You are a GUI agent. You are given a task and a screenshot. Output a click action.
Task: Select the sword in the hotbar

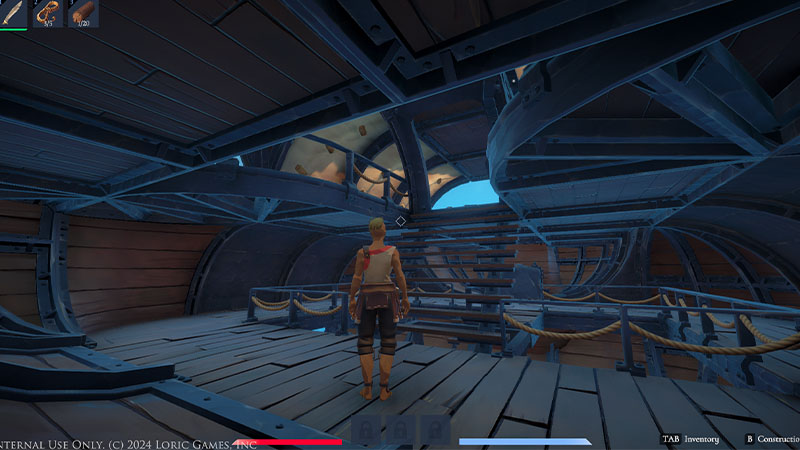click(13, 13)
